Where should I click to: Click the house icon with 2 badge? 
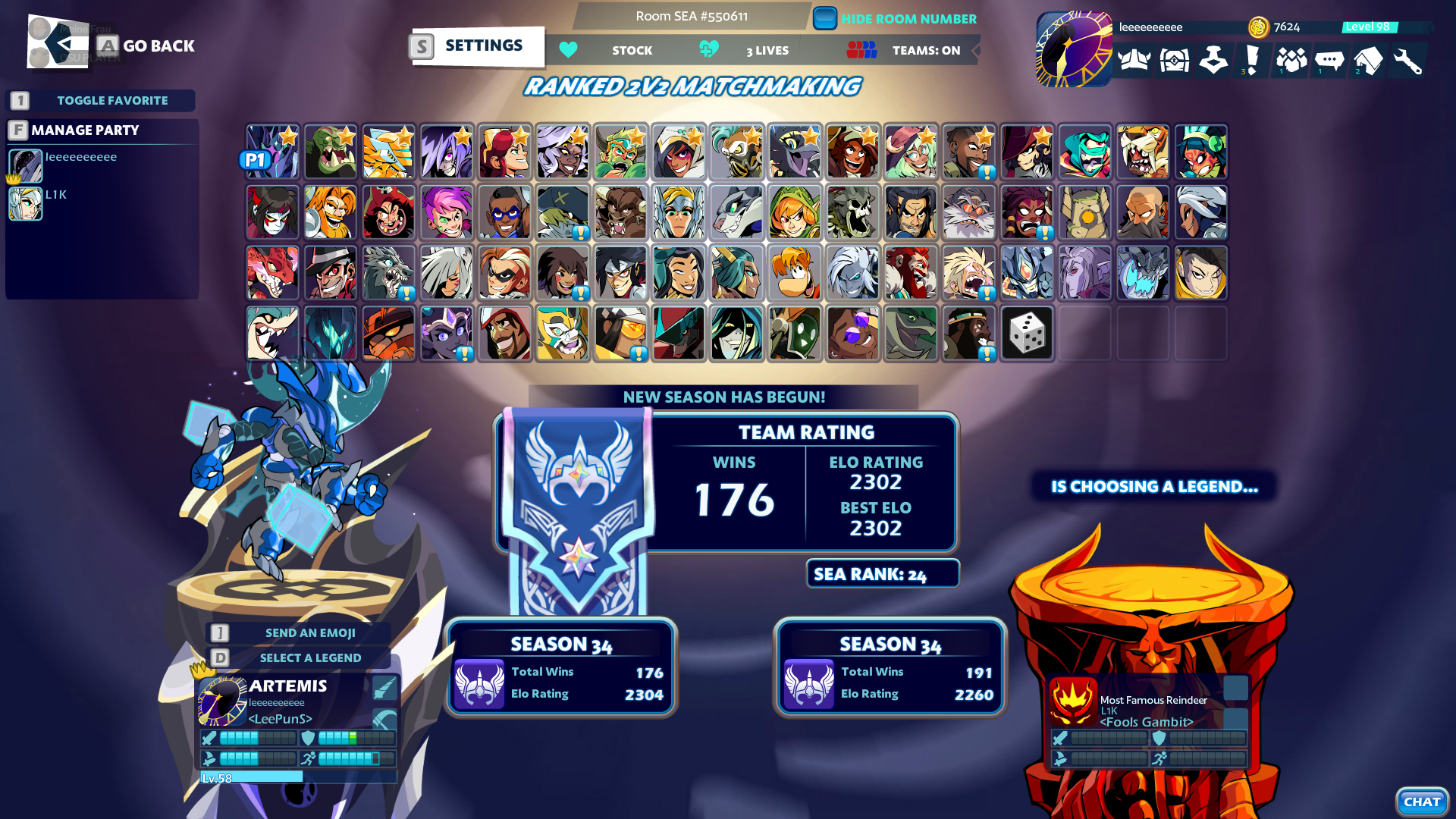point(1370,61)
